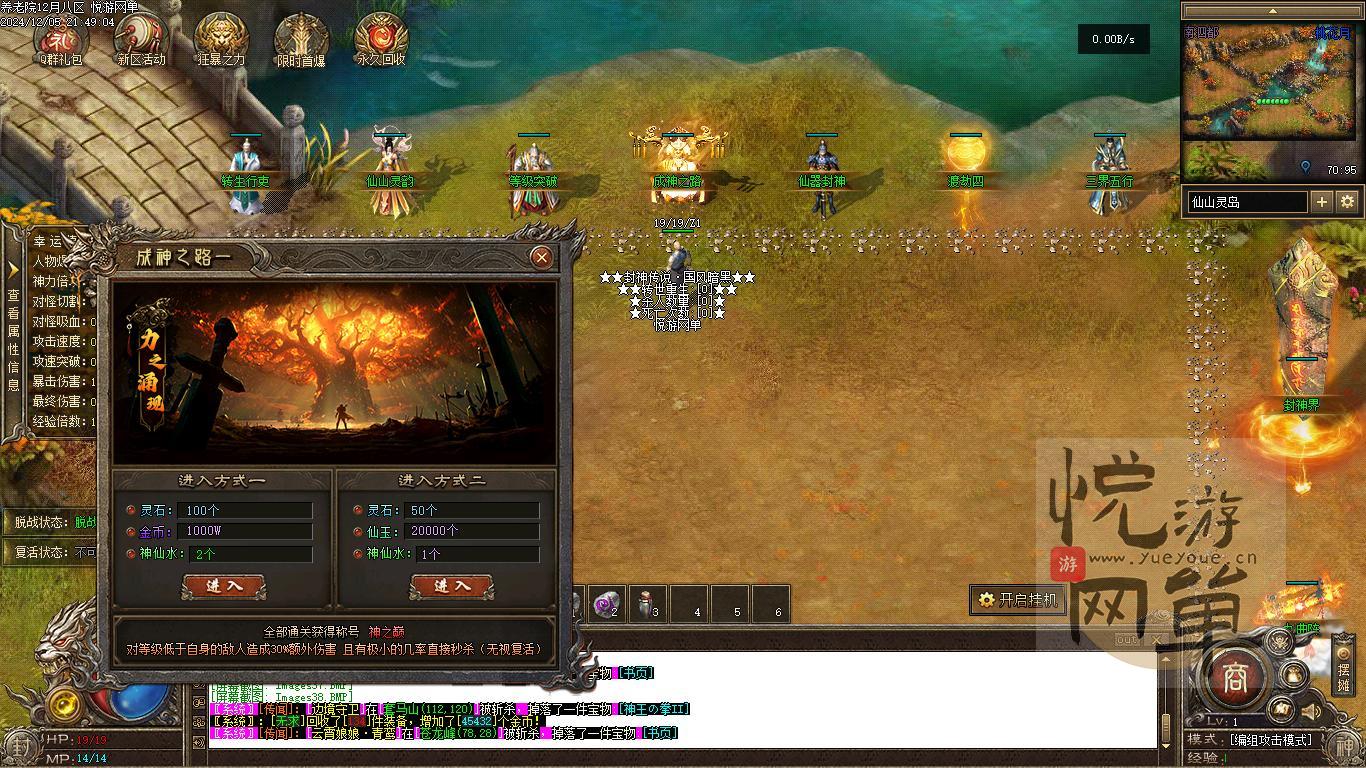Open the 摆摊 stall button
1366x768 pixels.
(1343, 672)
